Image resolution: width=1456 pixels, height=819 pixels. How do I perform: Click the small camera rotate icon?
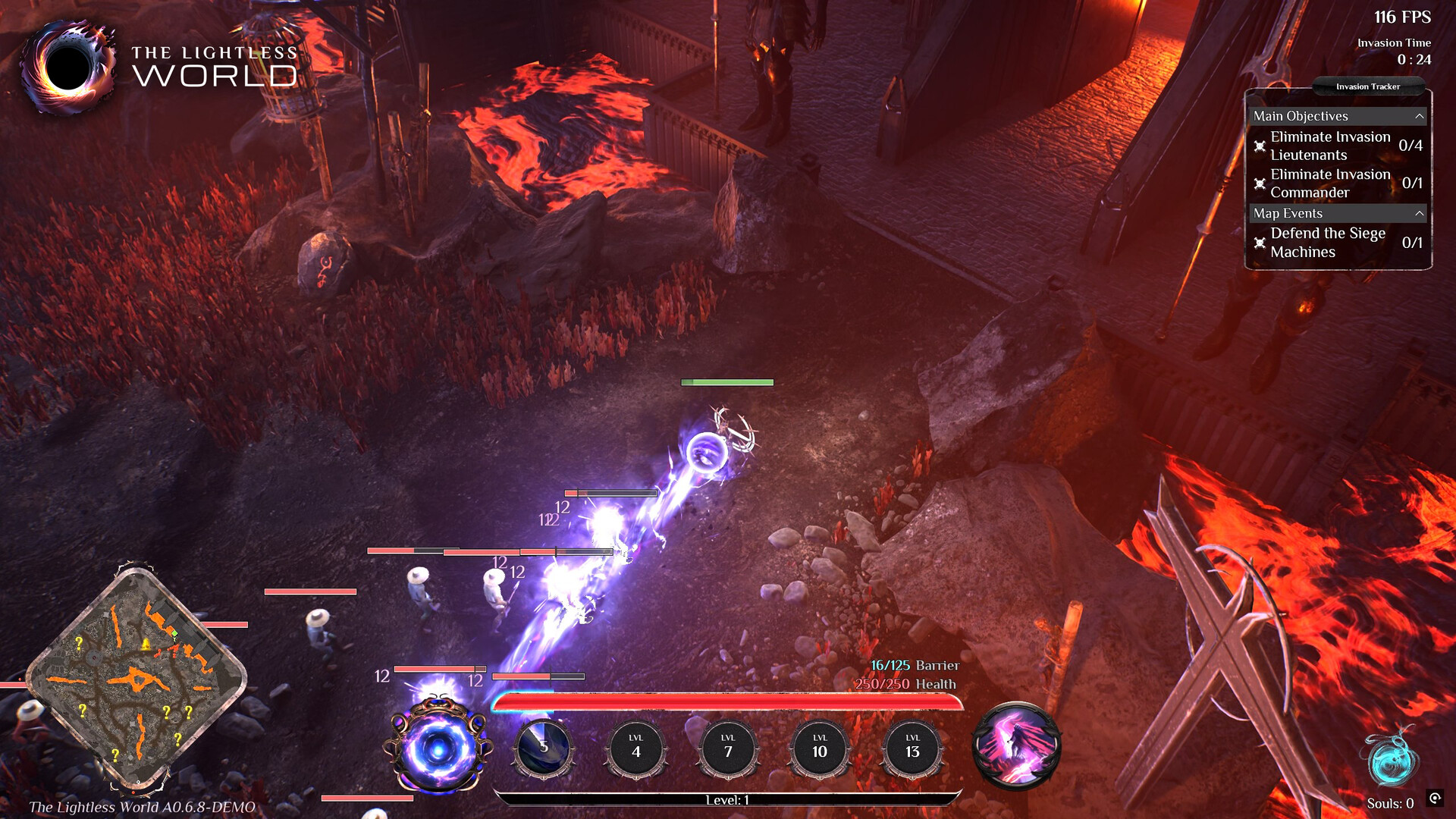point(1435,798)
